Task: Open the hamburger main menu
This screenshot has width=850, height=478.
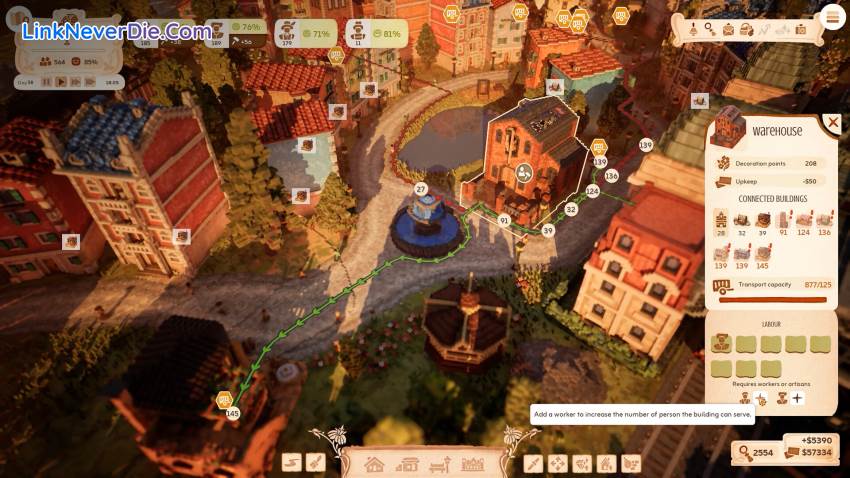Action: tap(832, 16)
